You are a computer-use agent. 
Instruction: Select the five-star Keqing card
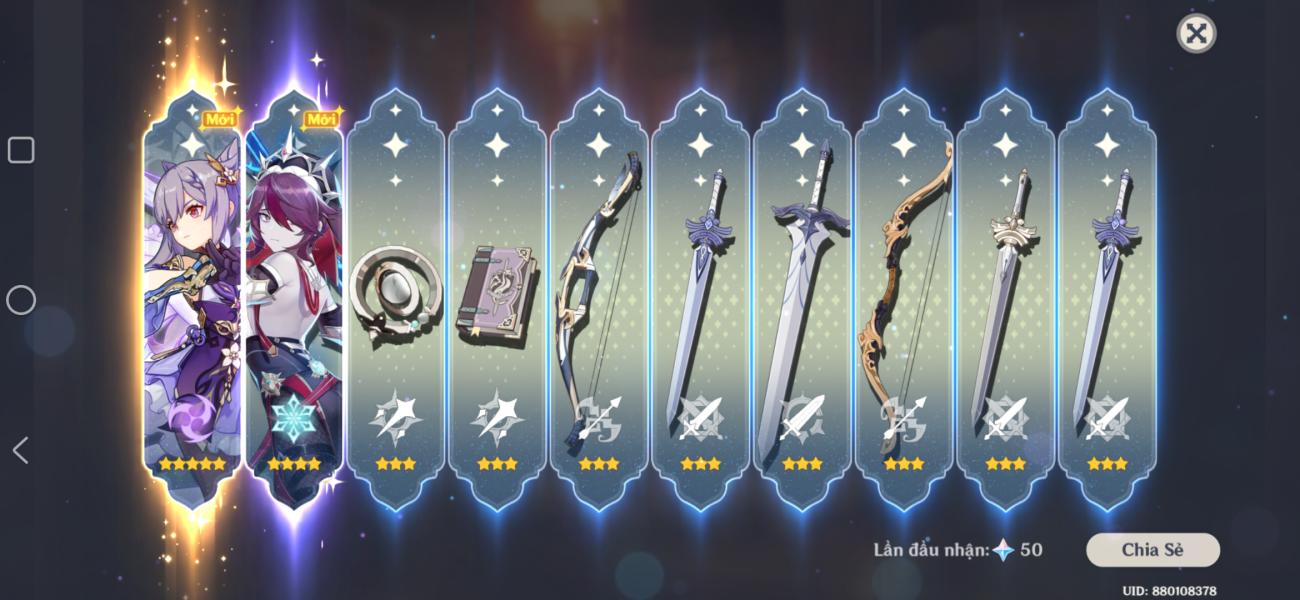[192, 300]
